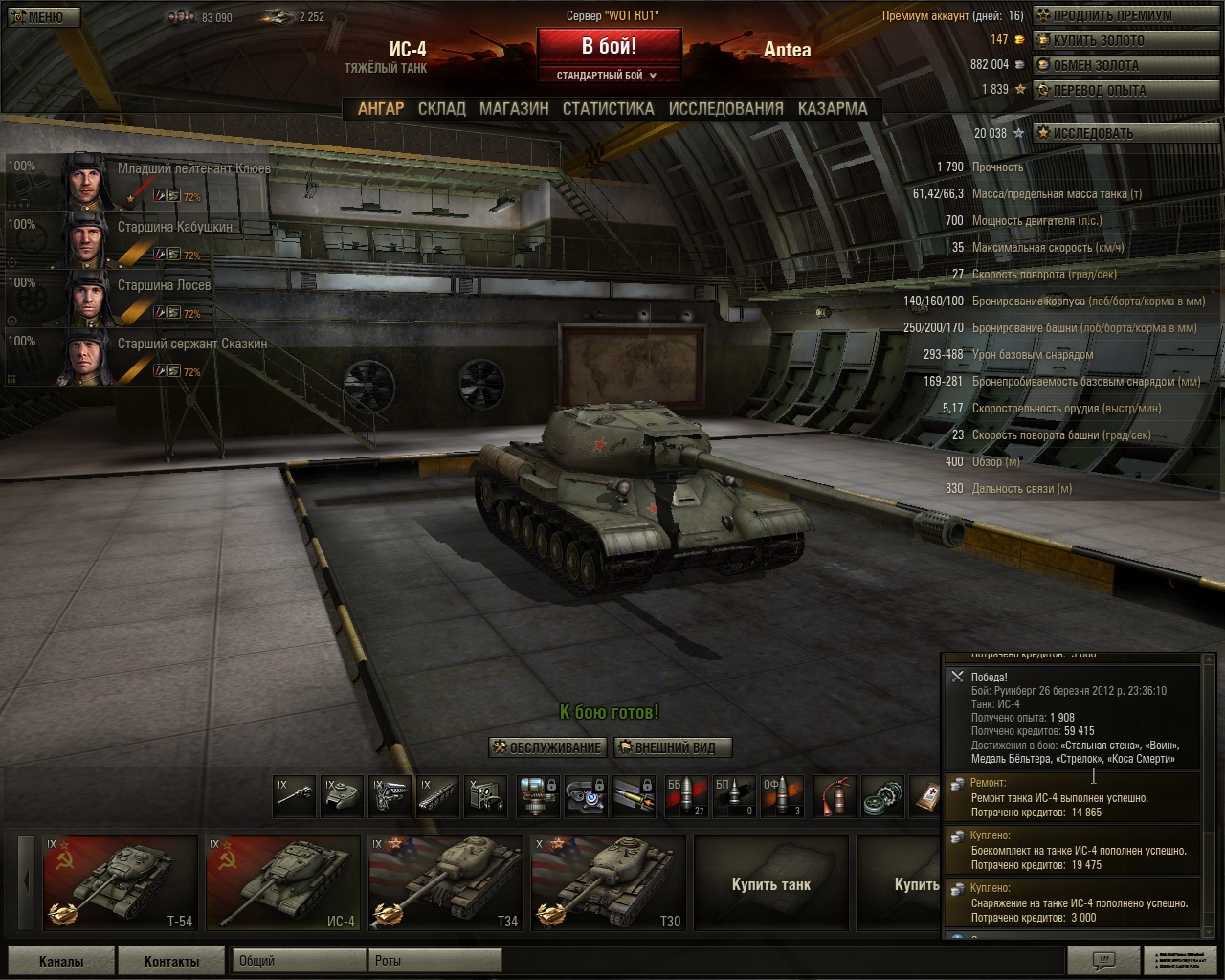Image resolution: width=1225 pixels, height=980 pixels.
Task: Choose the Купить золото button
Action: [x=1097, y=40]
